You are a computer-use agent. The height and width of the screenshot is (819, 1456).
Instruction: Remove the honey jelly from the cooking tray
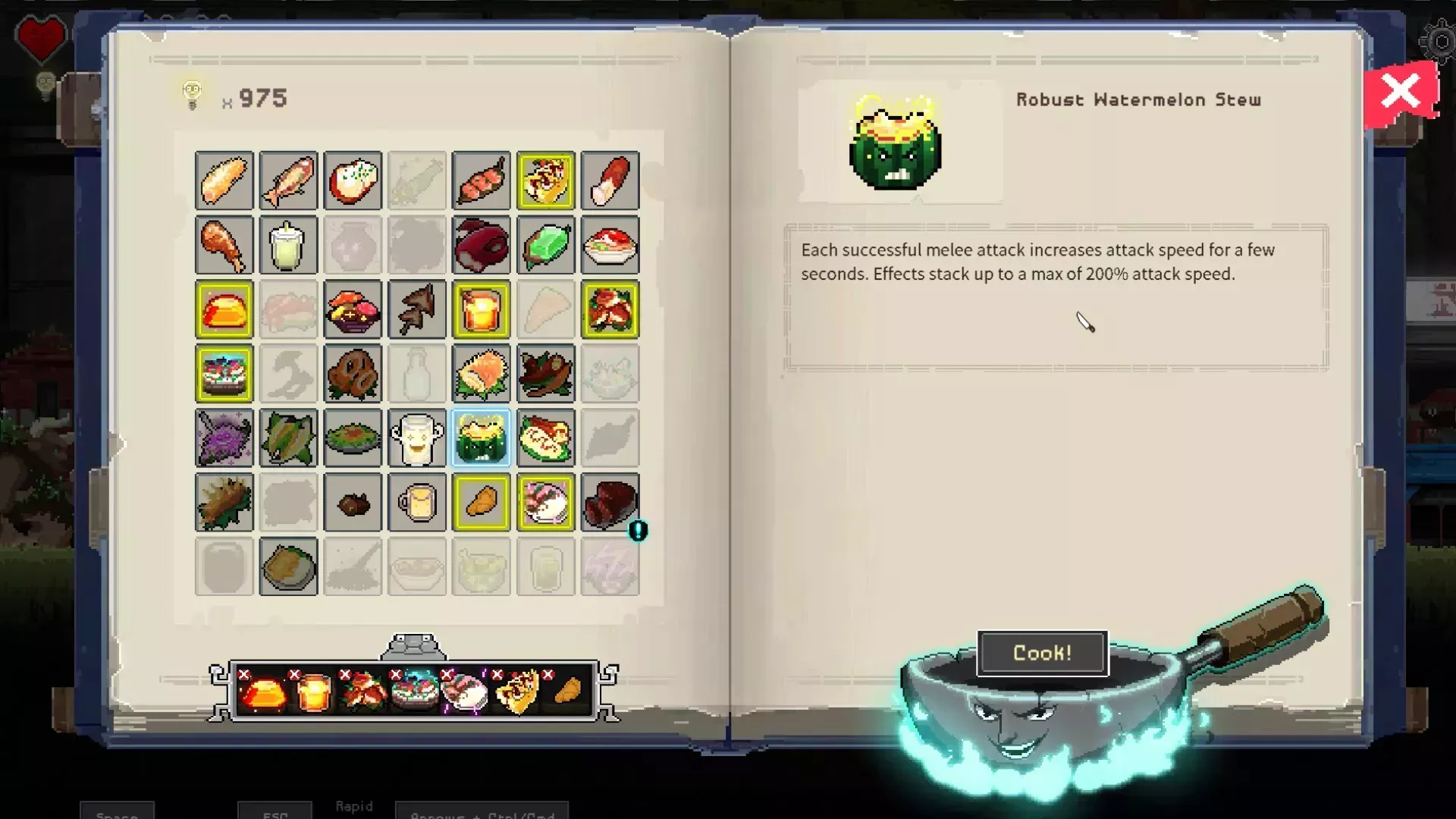point(244,673)
